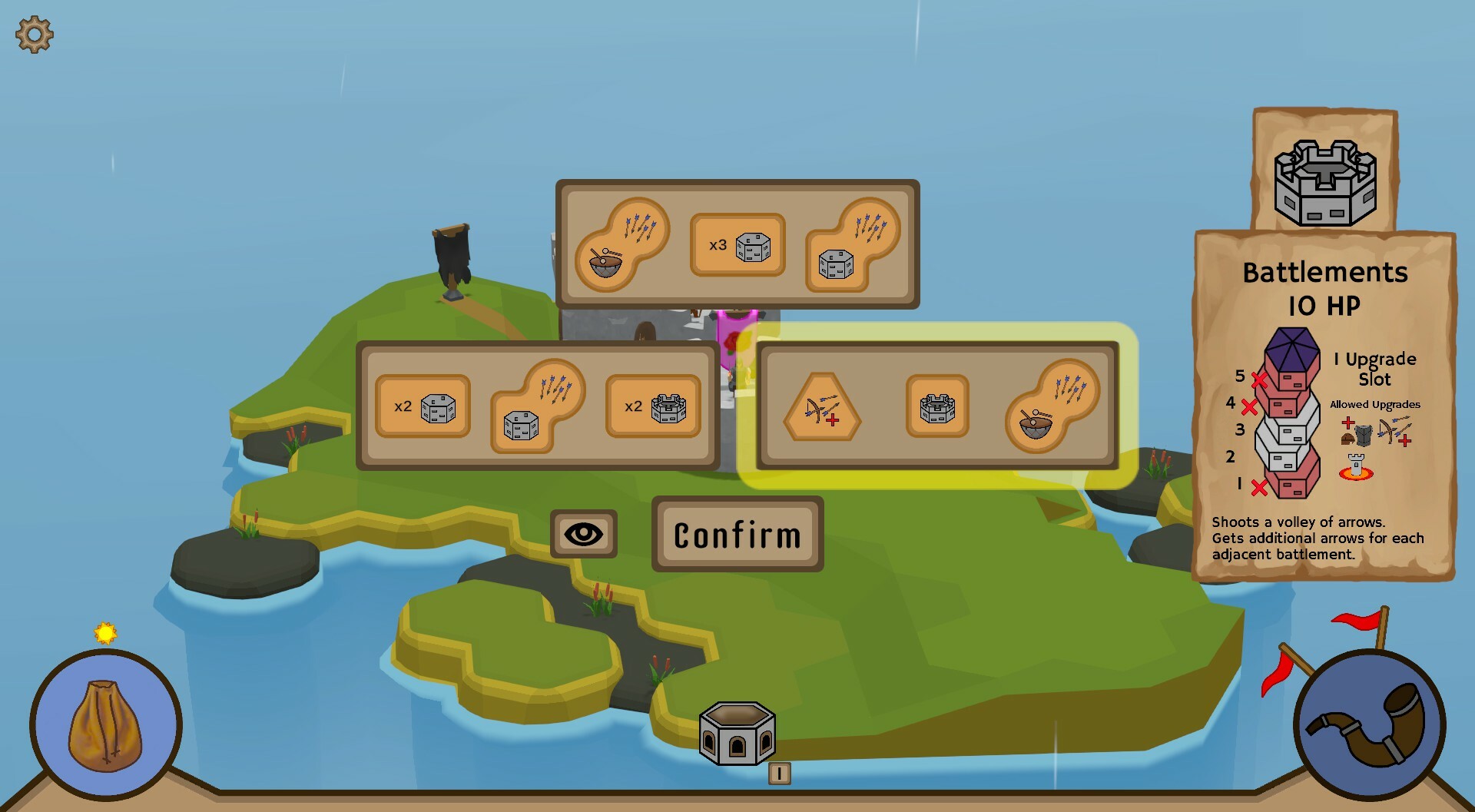The width and height of the screenshot is (1475, 812).
Task: Toggle the eye preview button
Action: click(x=585, y=533)
